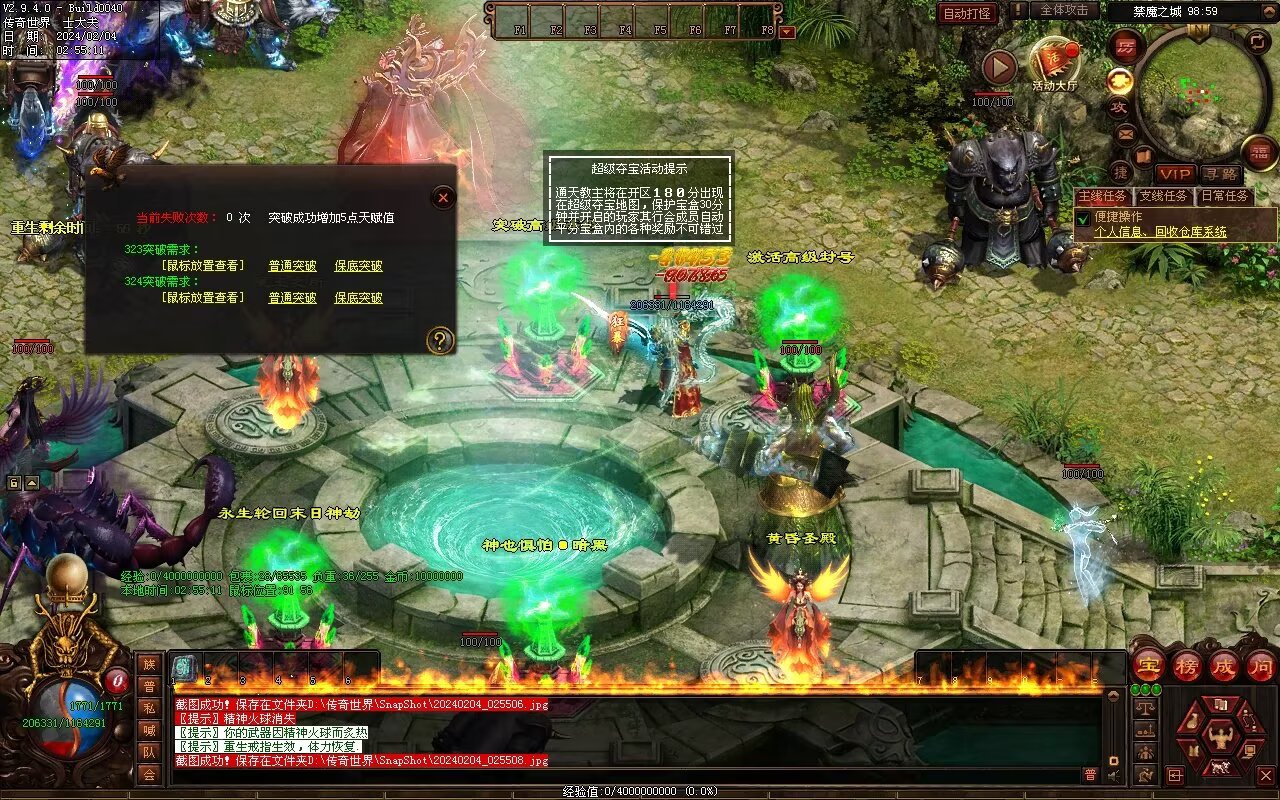
Task: Select the rune stone in hotbar slot 1
Action: coord(186,668)
